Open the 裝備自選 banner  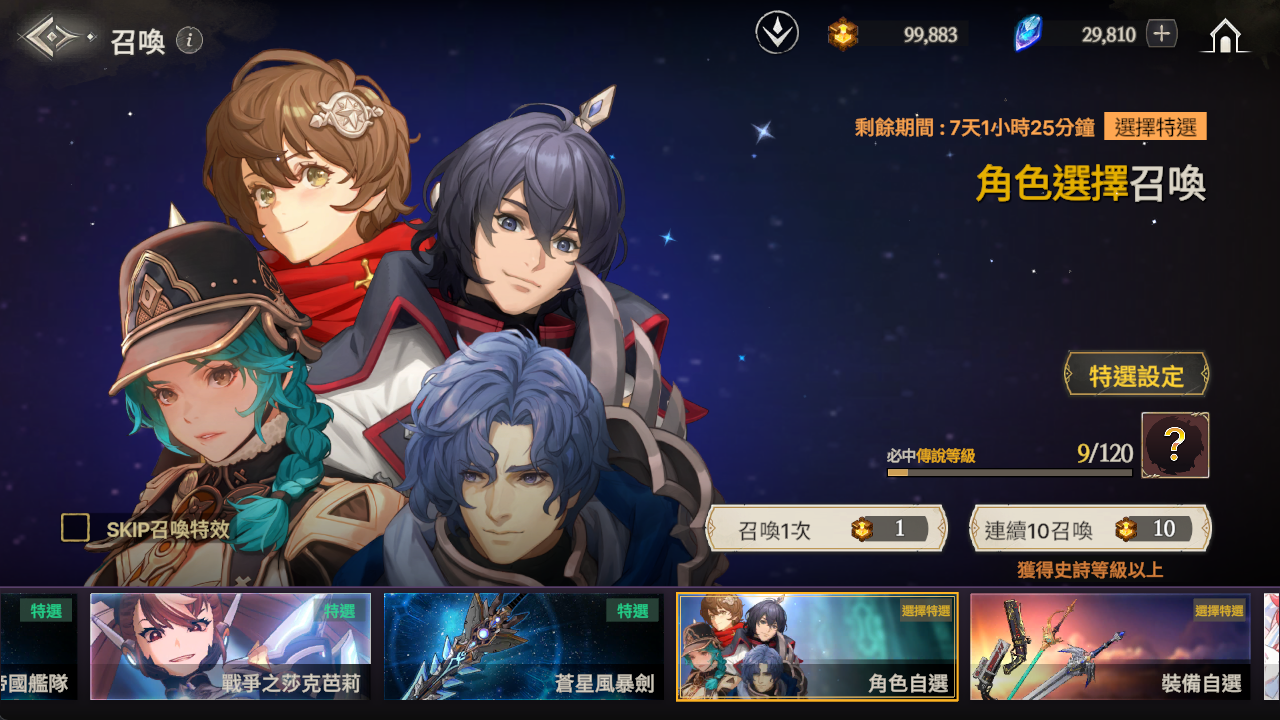(1110, 646)
